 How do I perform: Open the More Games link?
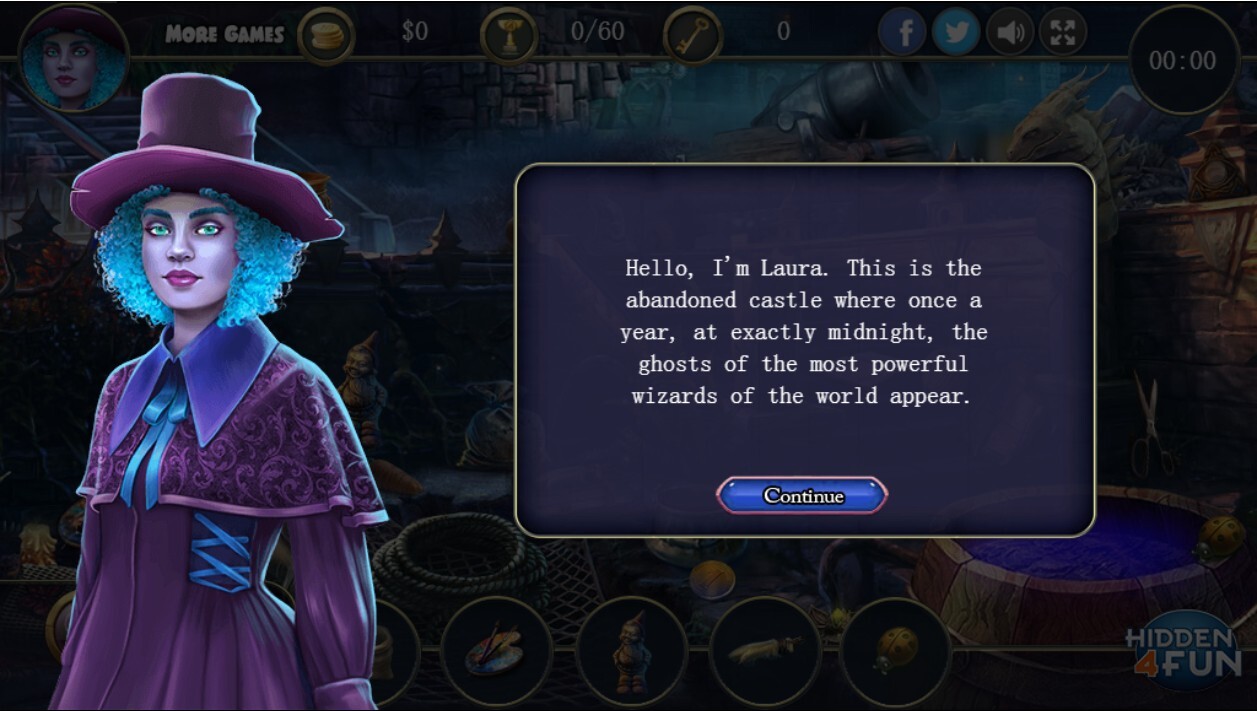click(x=225, y=34)
